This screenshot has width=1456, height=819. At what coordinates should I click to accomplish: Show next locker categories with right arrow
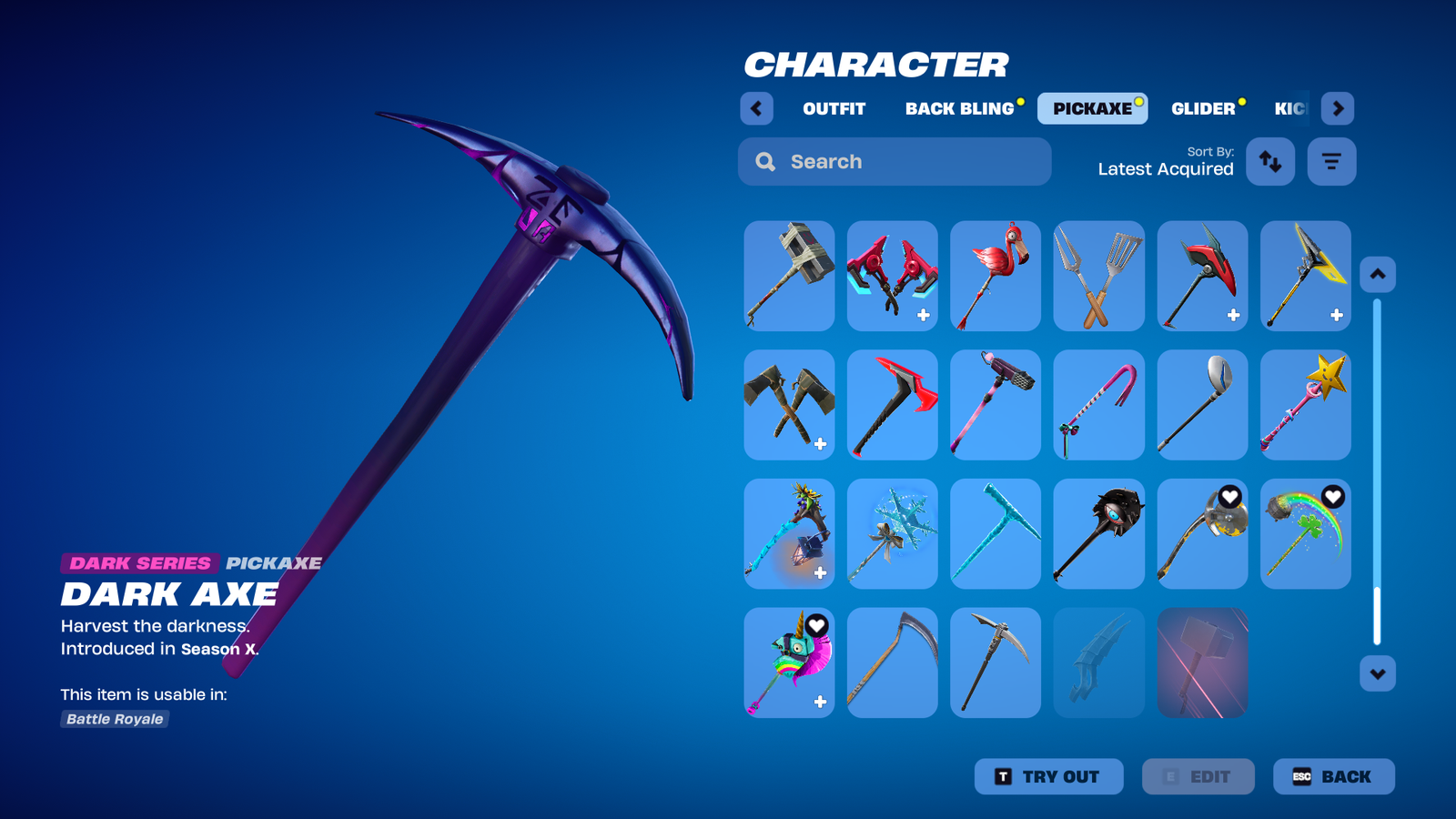[1337, 108]
